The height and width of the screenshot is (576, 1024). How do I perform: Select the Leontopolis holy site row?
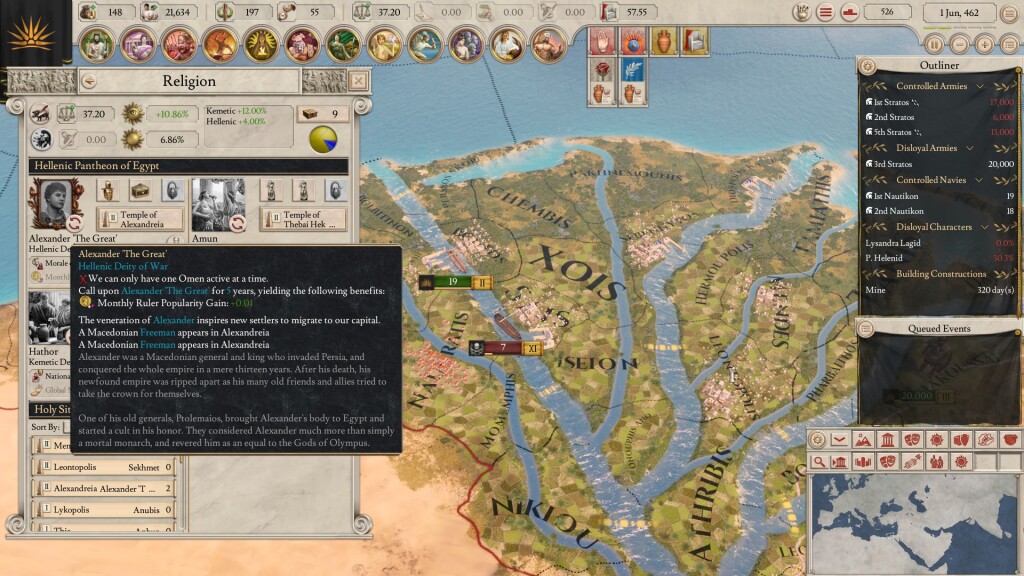[x=102, y=467]
